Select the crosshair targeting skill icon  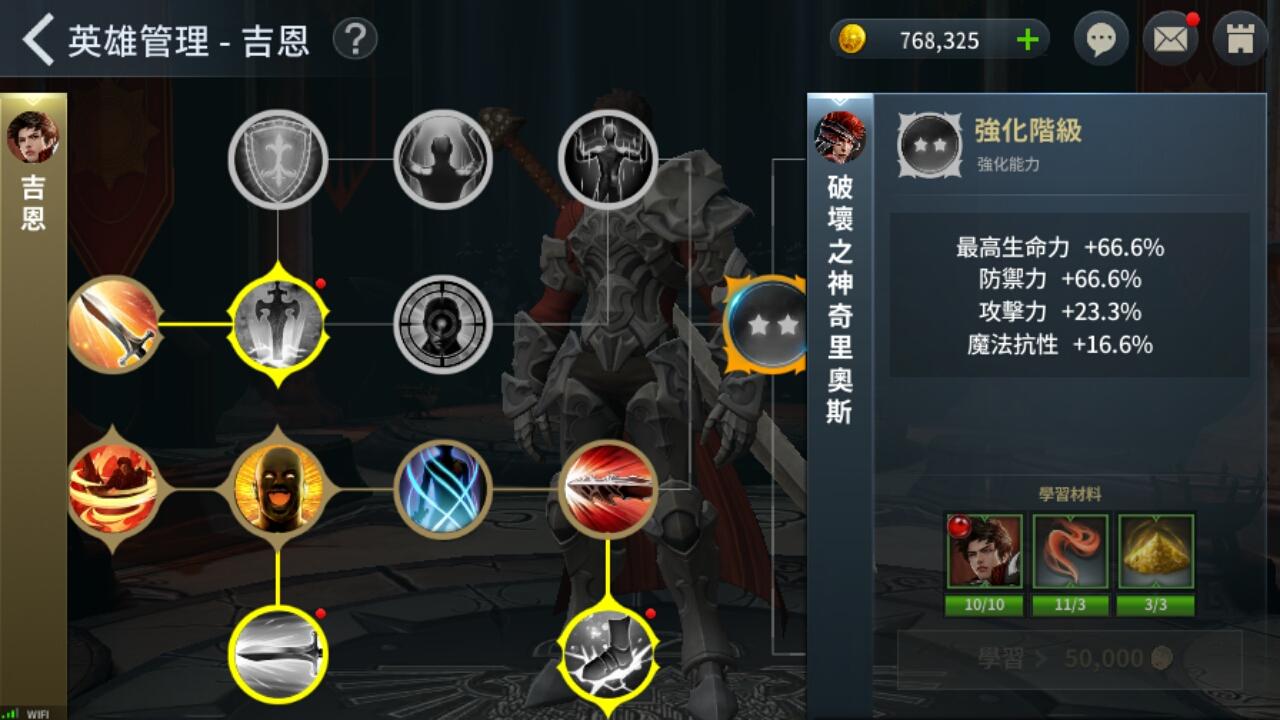click(x=442, y=323)
